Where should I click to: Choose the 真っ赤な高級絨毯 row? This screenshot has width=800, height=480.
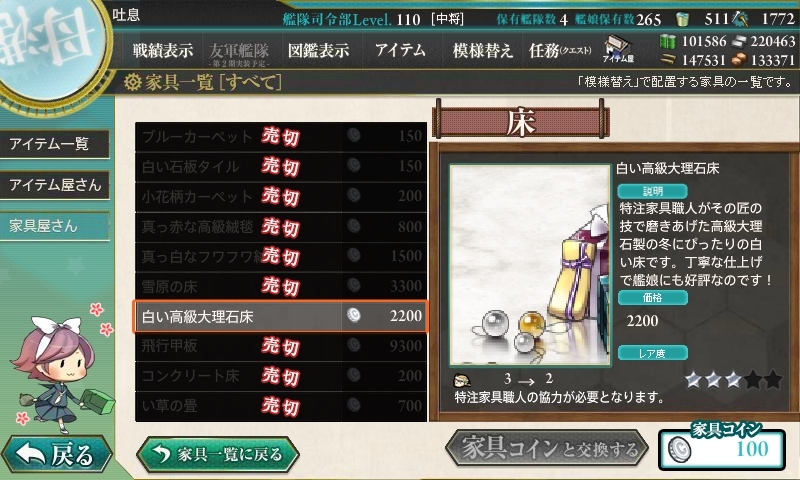pyautogui.click(x=280, y=226)
